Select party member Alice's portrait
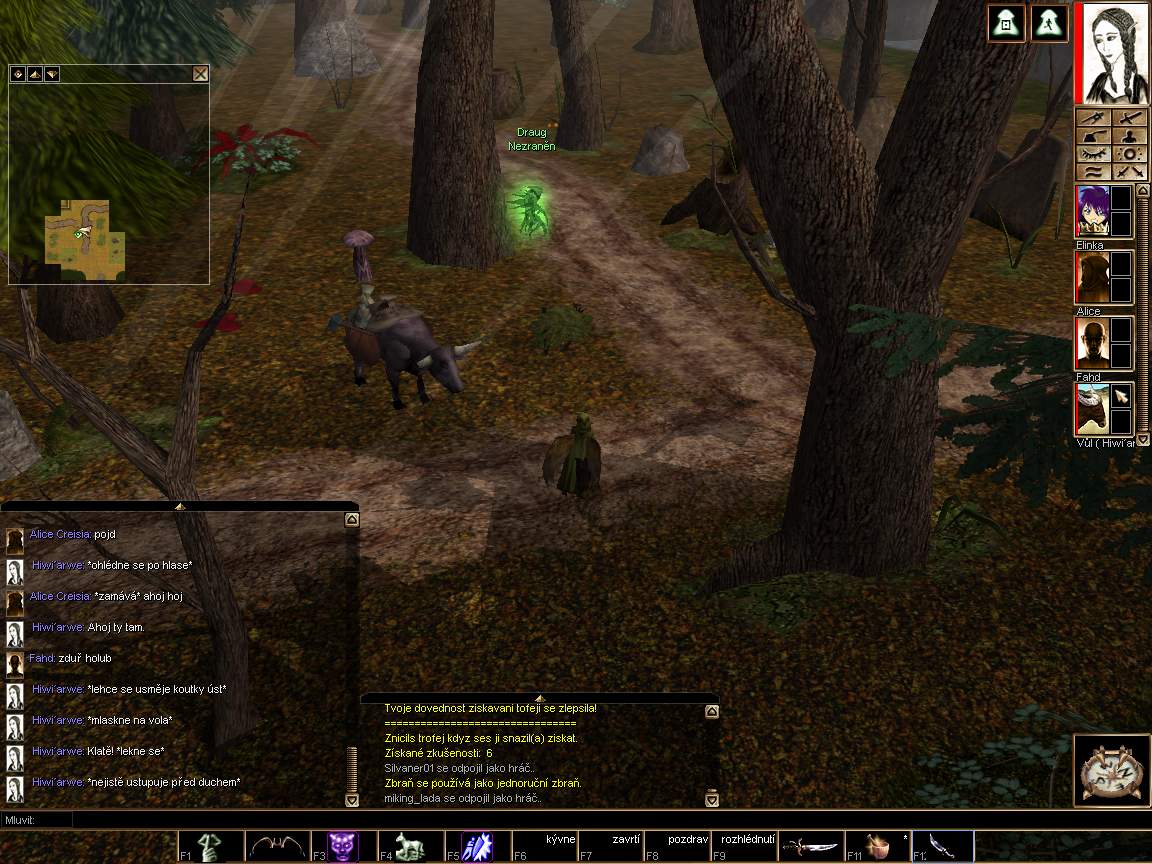This screenshot has height=864, width=1152. click(x=1092, y=277)
